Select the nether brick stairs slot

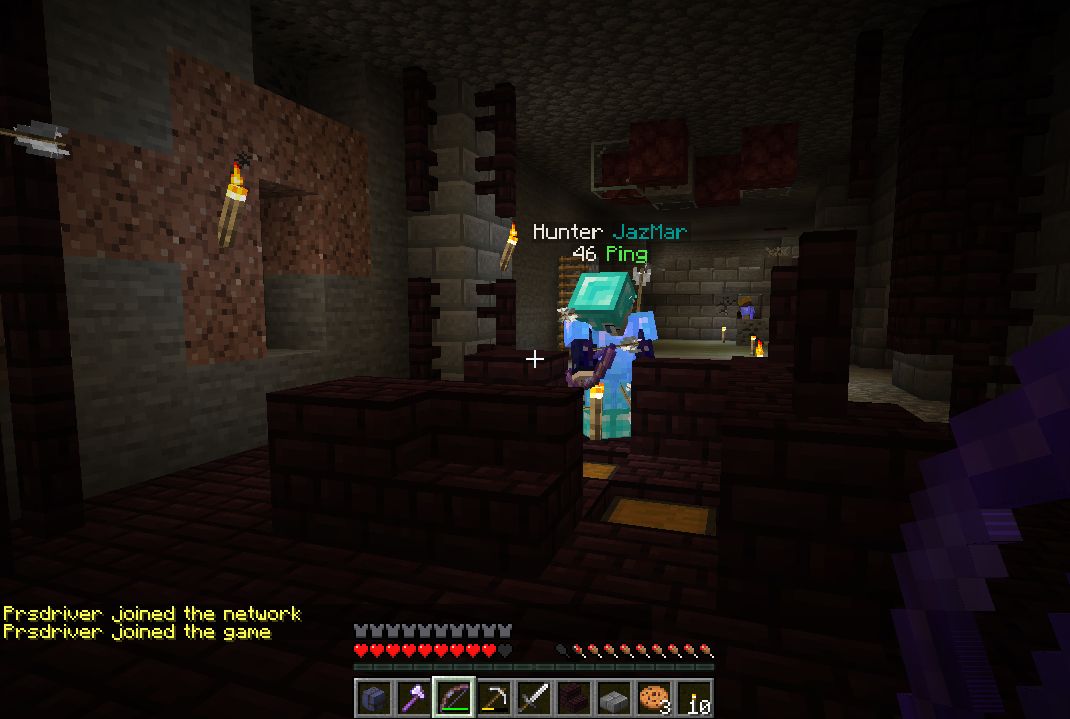(x=573, y=698)
